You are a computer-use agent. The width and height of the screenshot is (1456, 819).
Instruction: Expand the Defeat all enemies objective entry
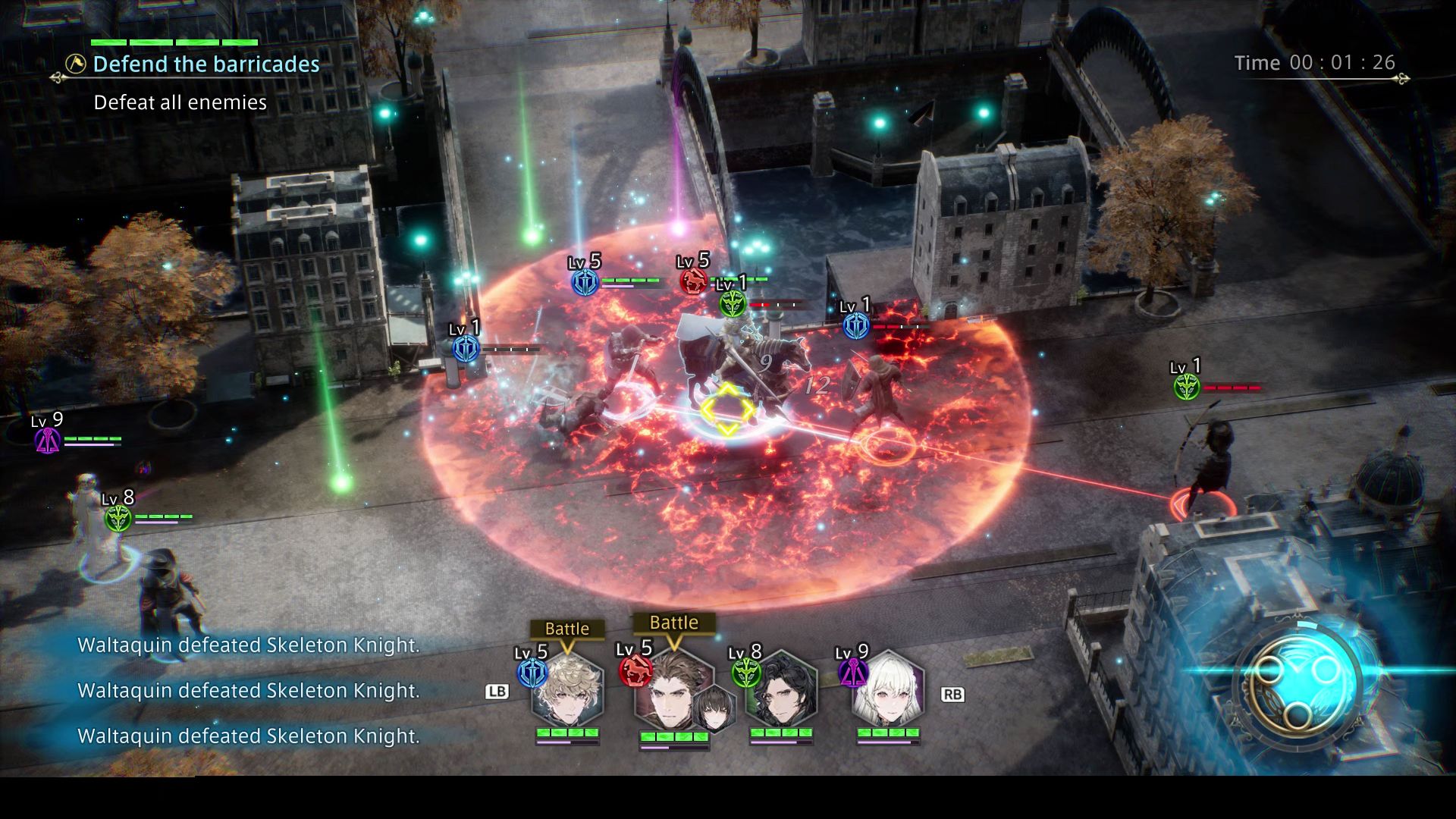(179, 102)
